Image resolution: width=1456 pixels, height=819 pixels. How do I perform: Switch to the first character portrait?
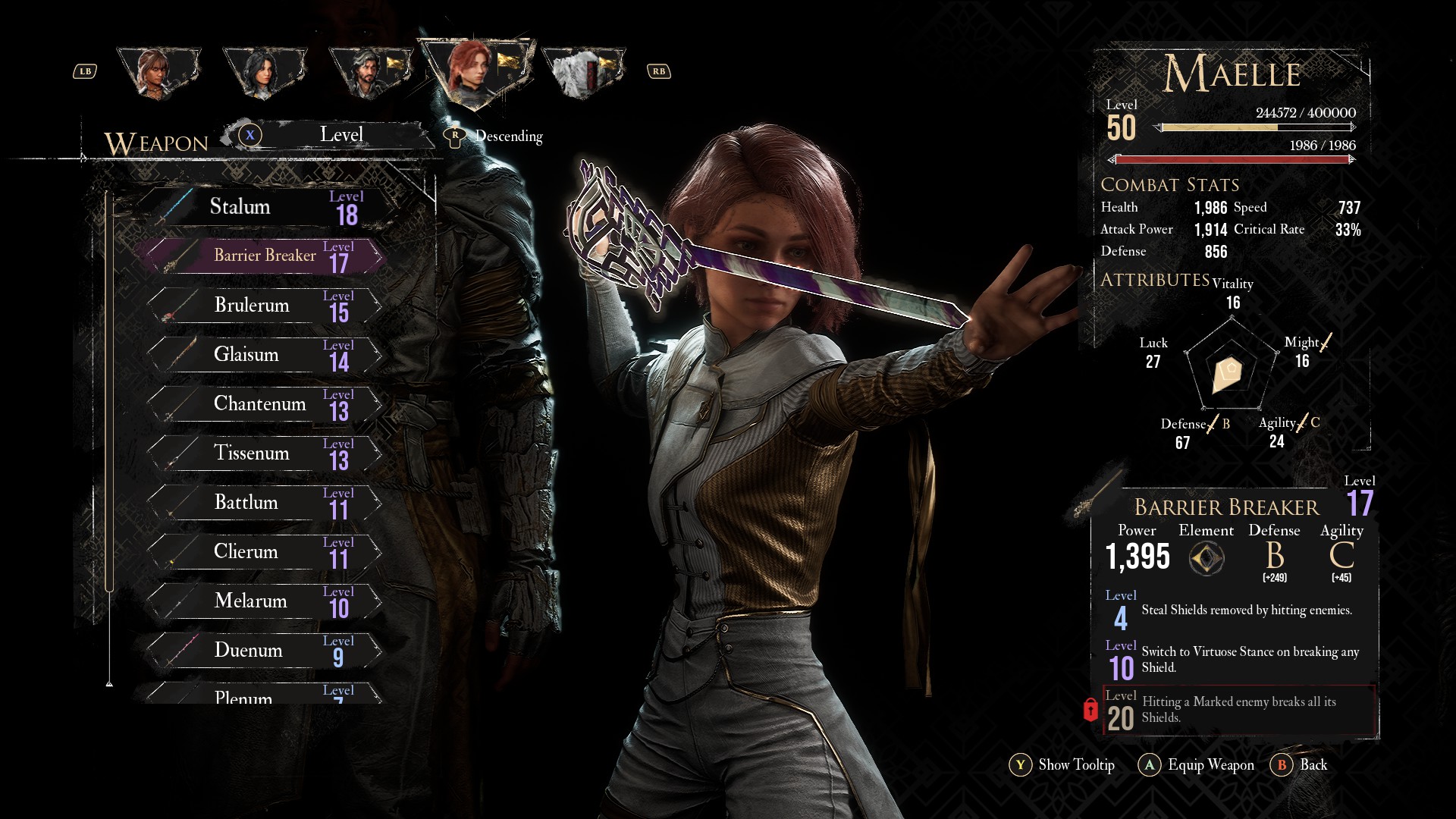coord(159,72)
